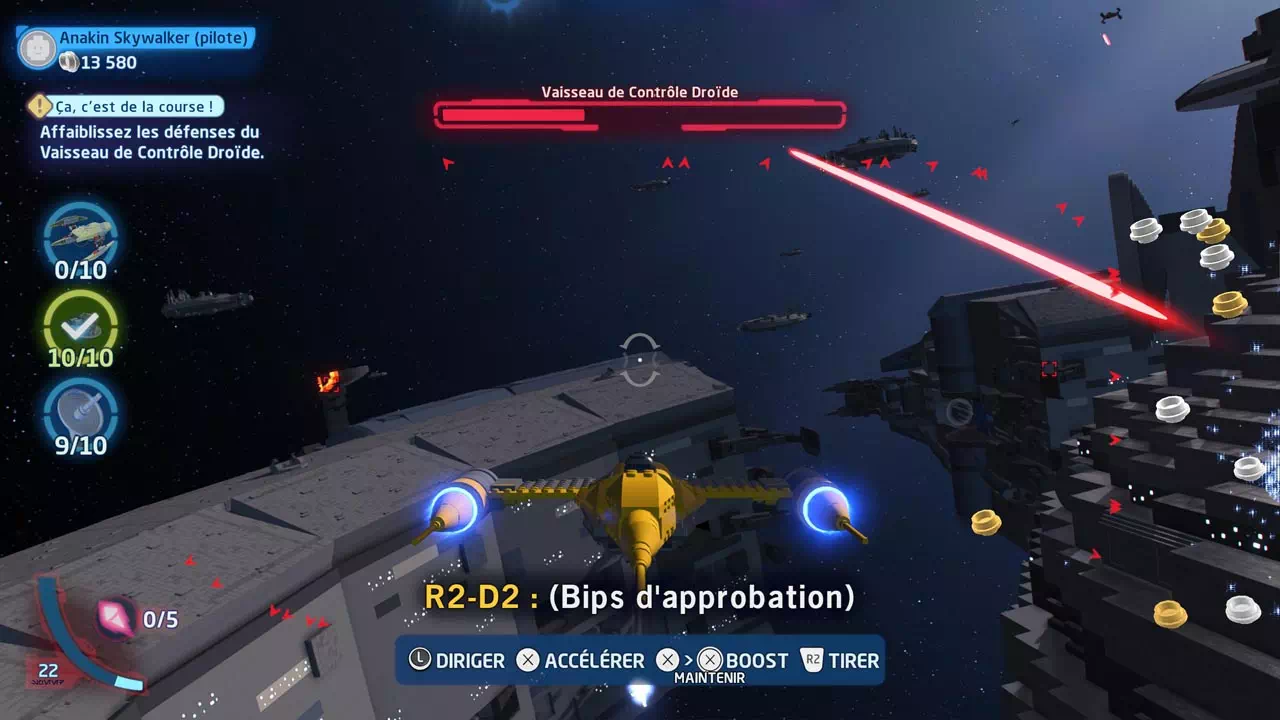Choose the turret objective icon showing 9/10
This screenshot has width=1280, height=720.
pyautogui.click(x=81, y=409)
